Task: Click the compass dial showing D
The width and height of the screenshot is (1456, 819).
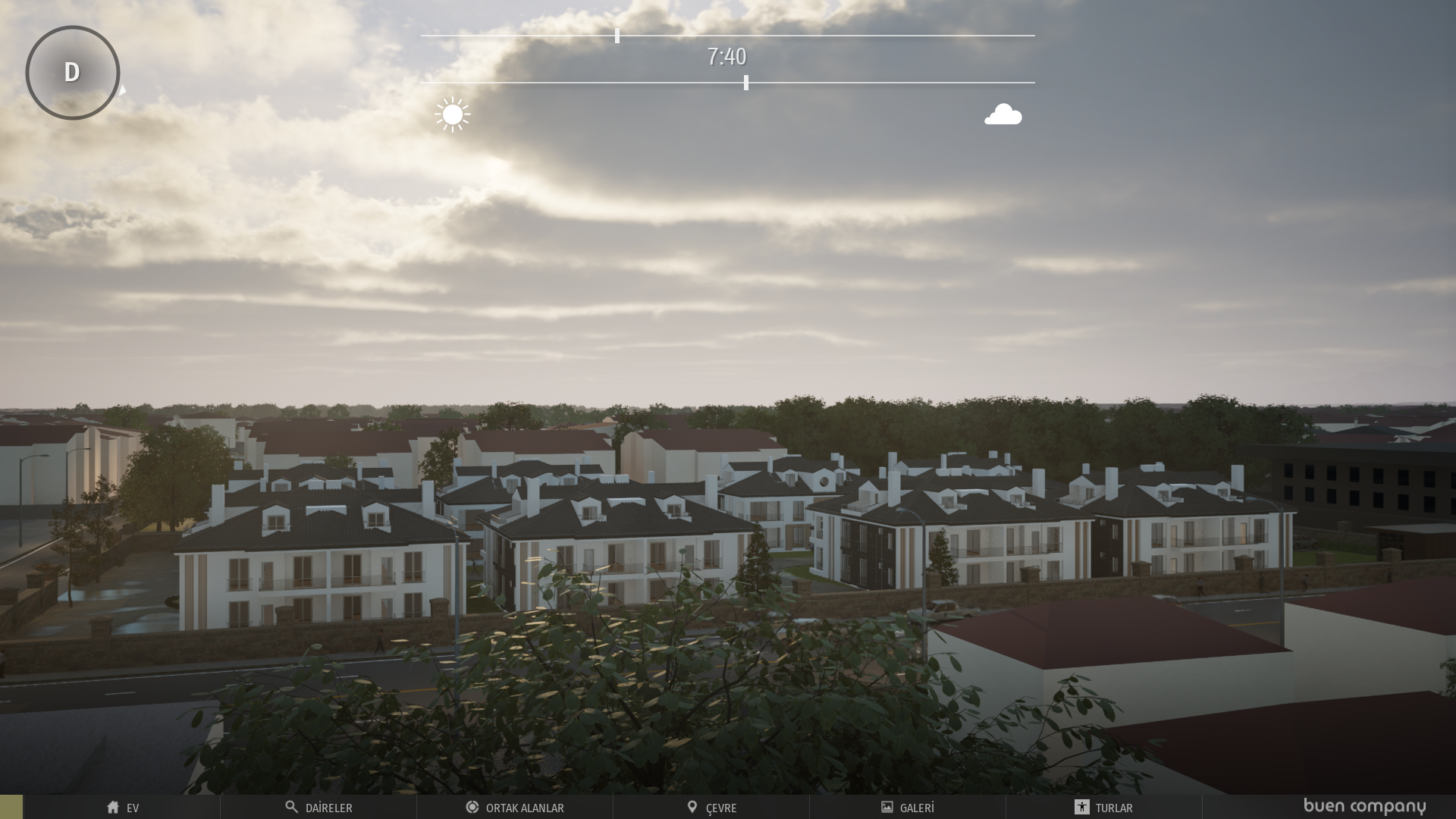Action: (x=73, y=73)
